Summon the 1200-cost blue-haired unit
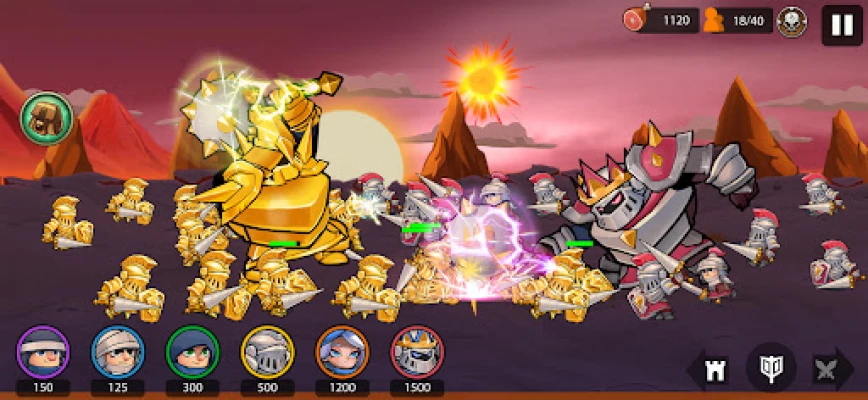Screen dimensions: 868x400 click(x=342, y=352)
